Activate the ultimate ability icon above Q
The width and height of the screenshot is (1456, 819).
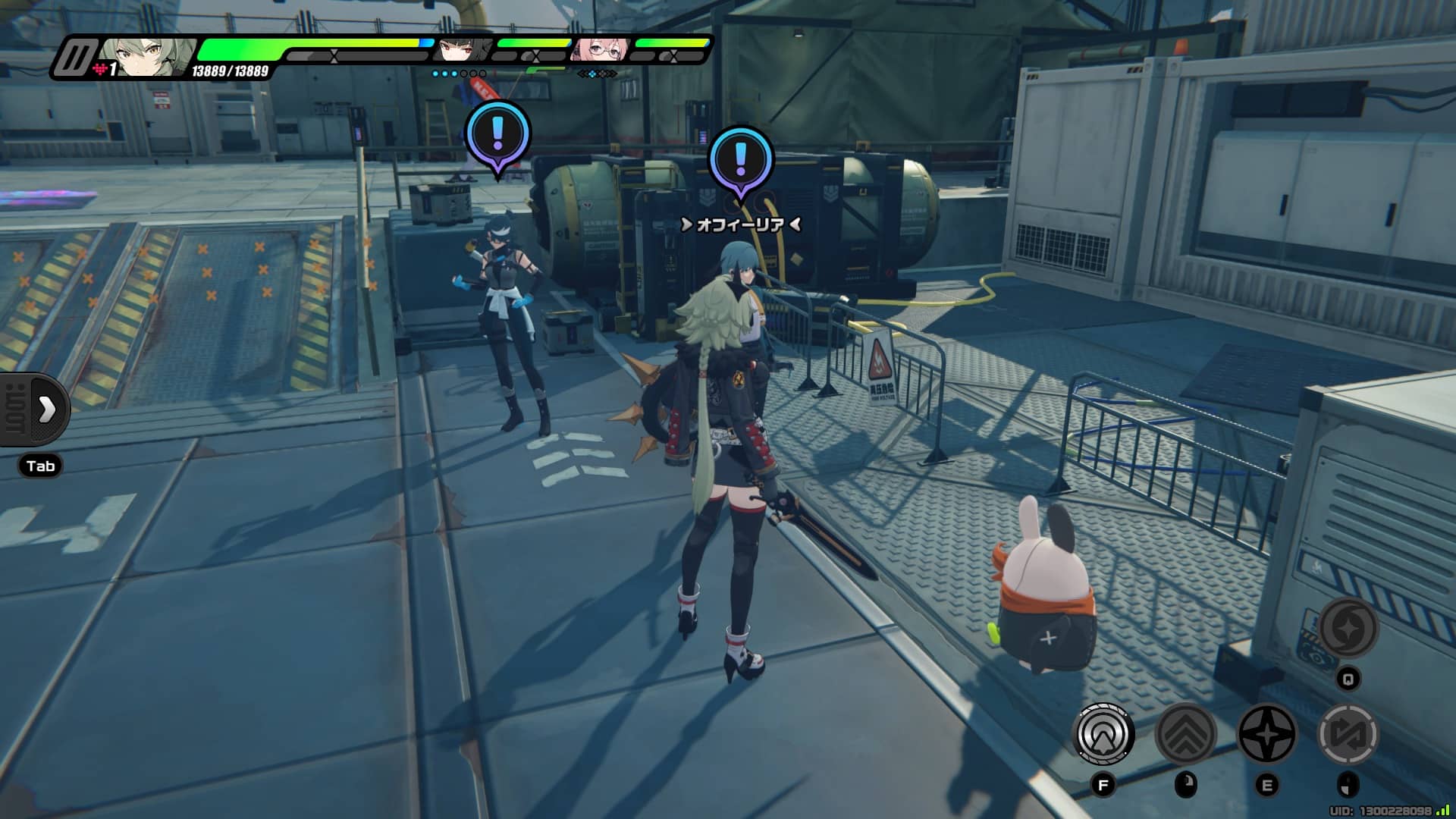click(1348, 628)
